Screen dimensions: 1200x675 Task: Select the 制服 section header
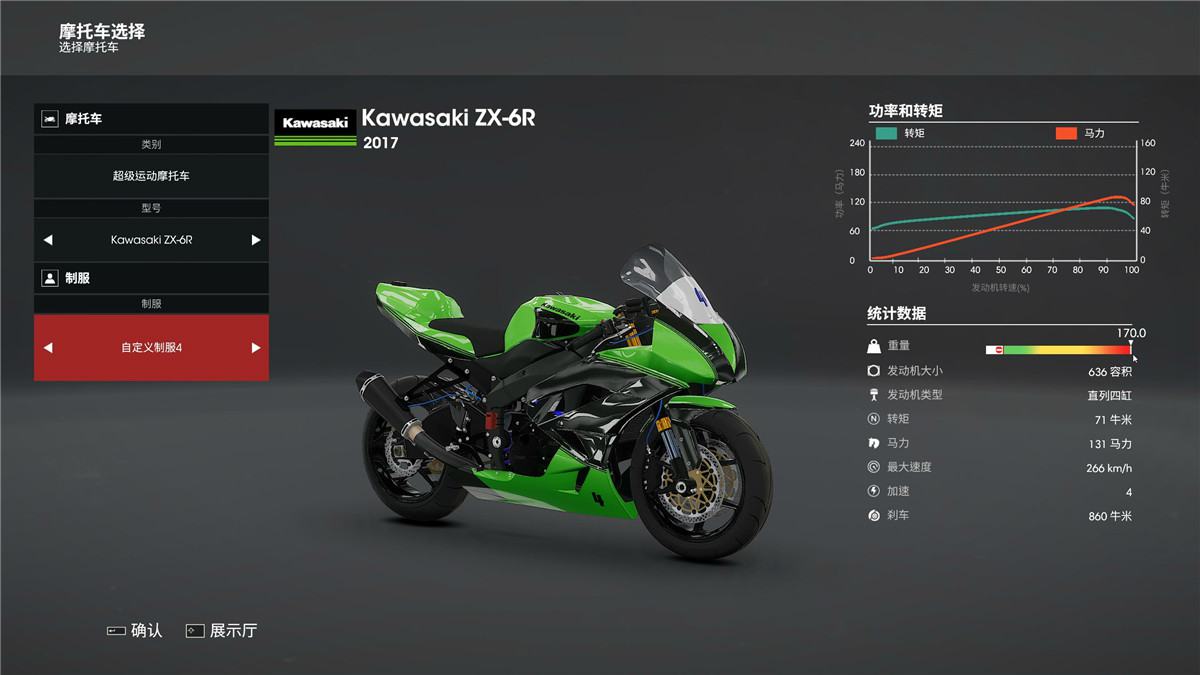151,278
